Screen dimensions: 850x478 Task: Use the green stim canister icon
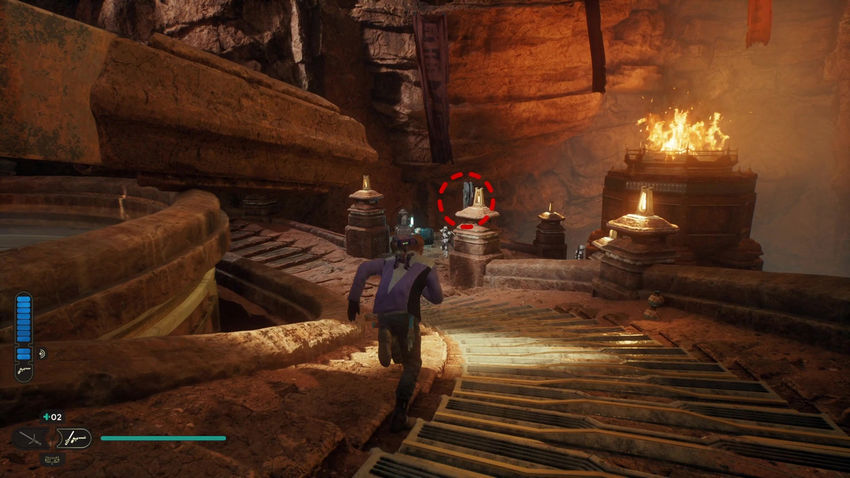[45, 416]
